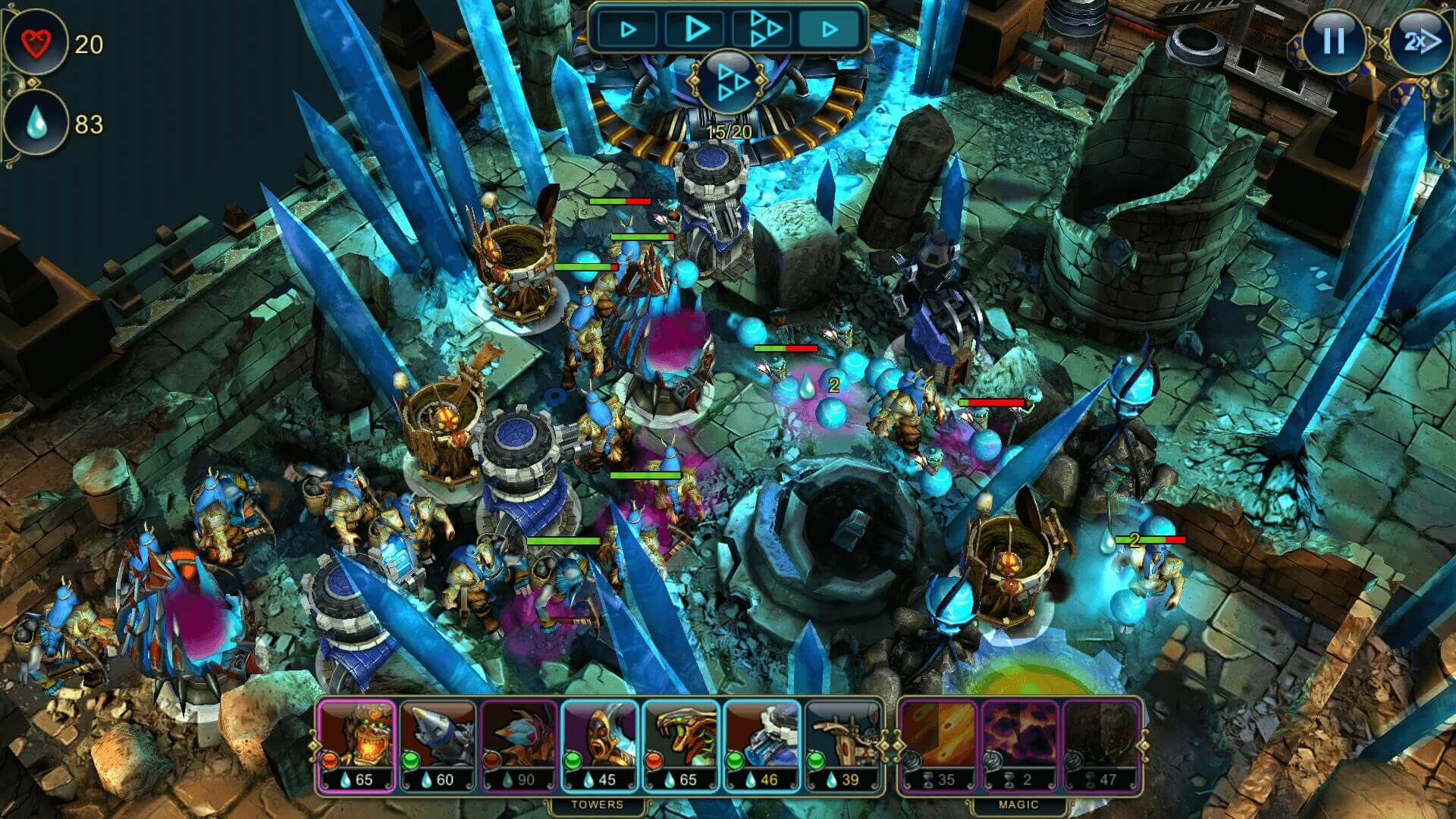Cast the fiery meteor magic spell
This screenshot has width=1456, height=819.
[x=938, y=745]
